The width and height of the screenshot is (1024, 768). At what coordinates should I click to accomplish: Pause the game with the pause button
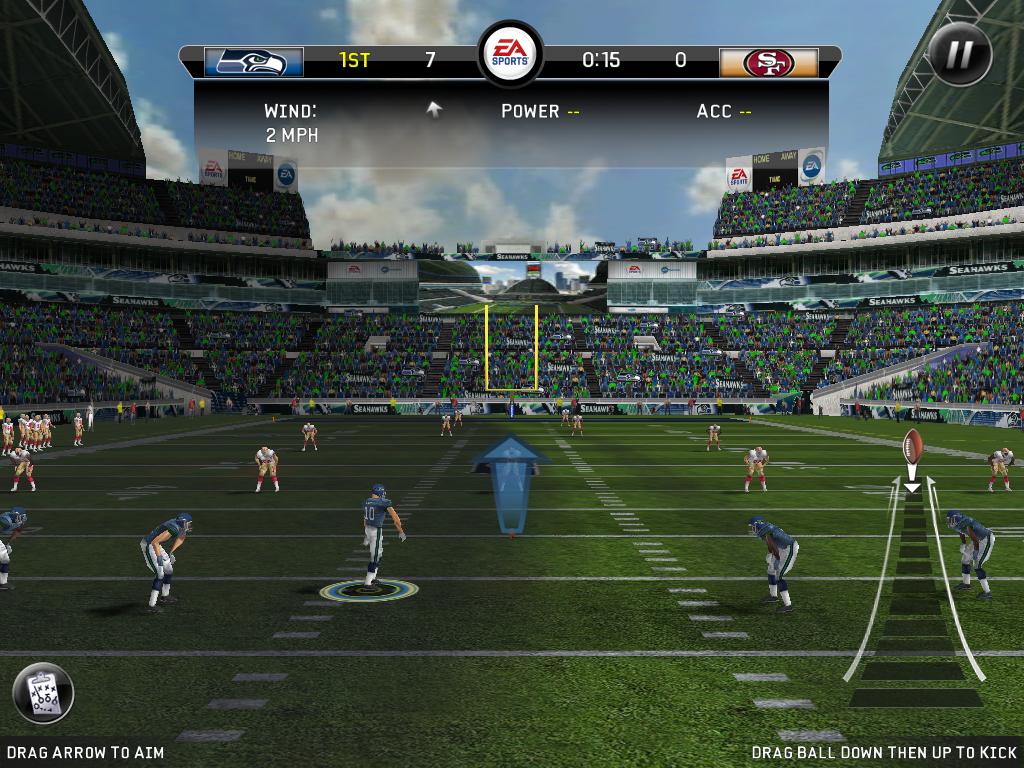coord(959,54)
